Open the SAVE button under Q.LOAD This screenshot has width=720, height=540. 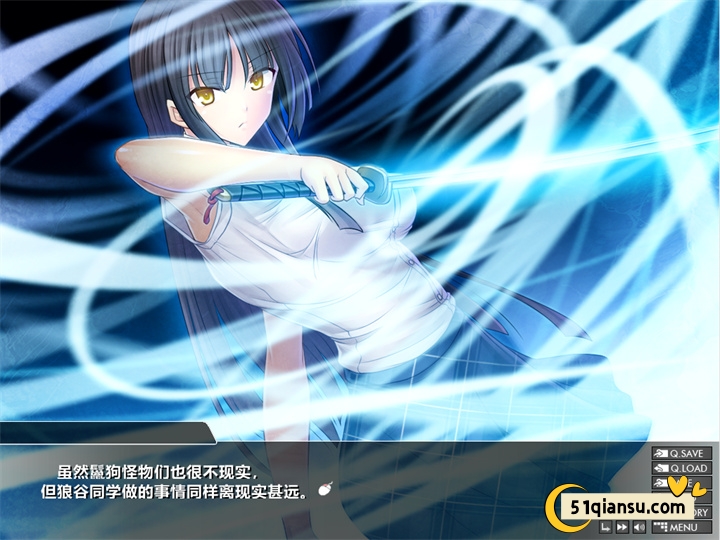pos(660,483)
